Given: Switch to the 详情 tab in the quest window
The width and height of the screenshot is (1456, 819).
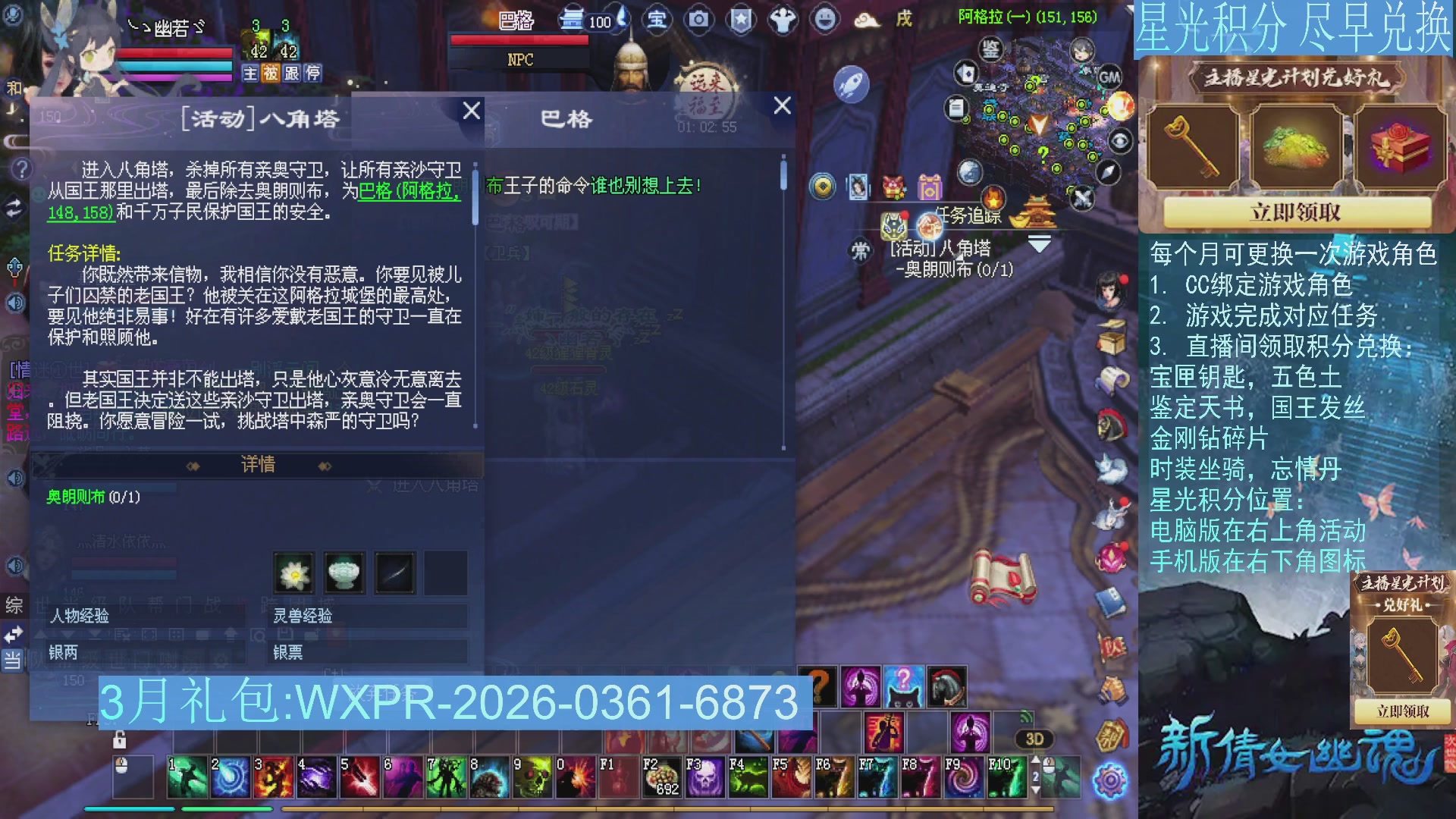Looking at the screenshot, I should click(x=257, y=465).
